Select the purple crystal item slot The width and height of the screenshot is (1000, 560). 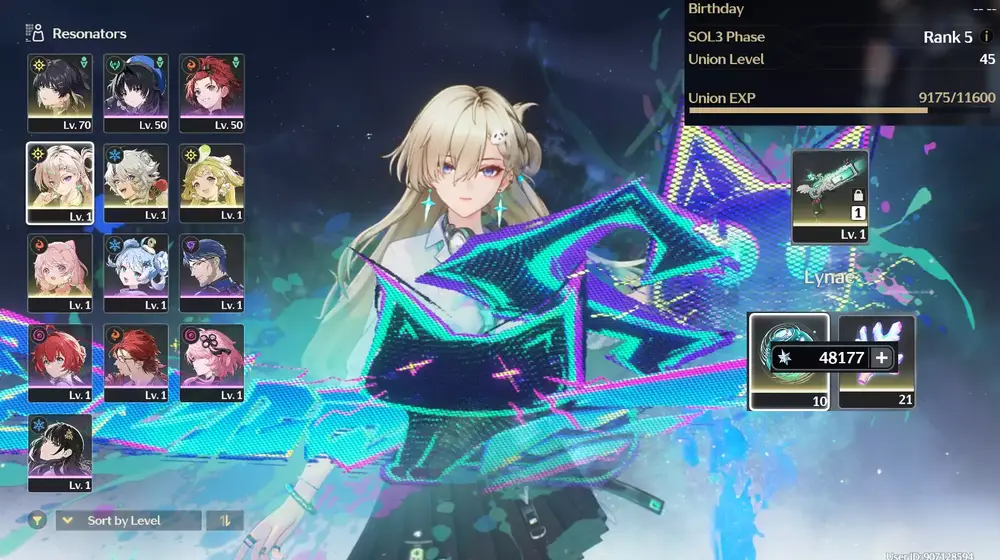(x=877, y=360)
